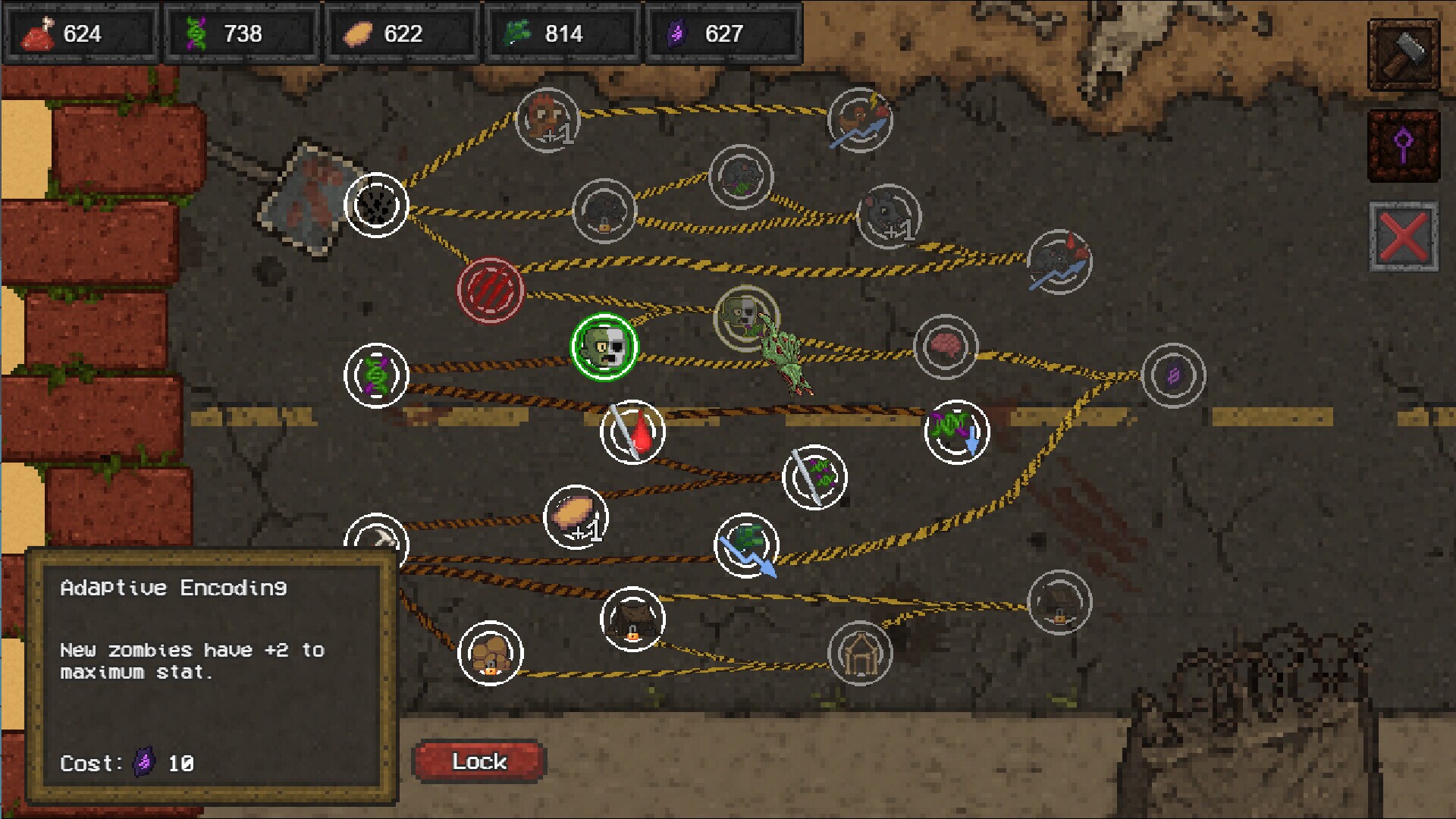Select the scalpel and DNA node

coord(814,477)
